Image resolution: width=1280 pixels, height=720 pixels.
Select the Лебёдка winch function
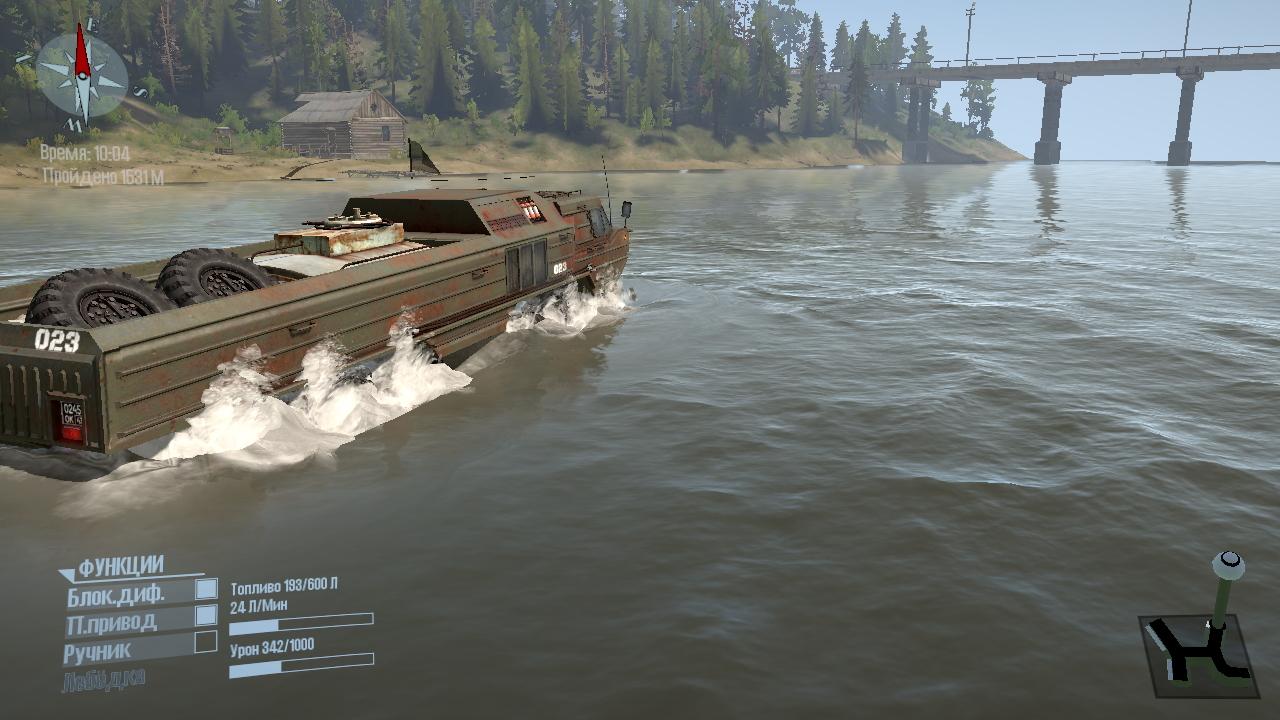tap(104, 679)
